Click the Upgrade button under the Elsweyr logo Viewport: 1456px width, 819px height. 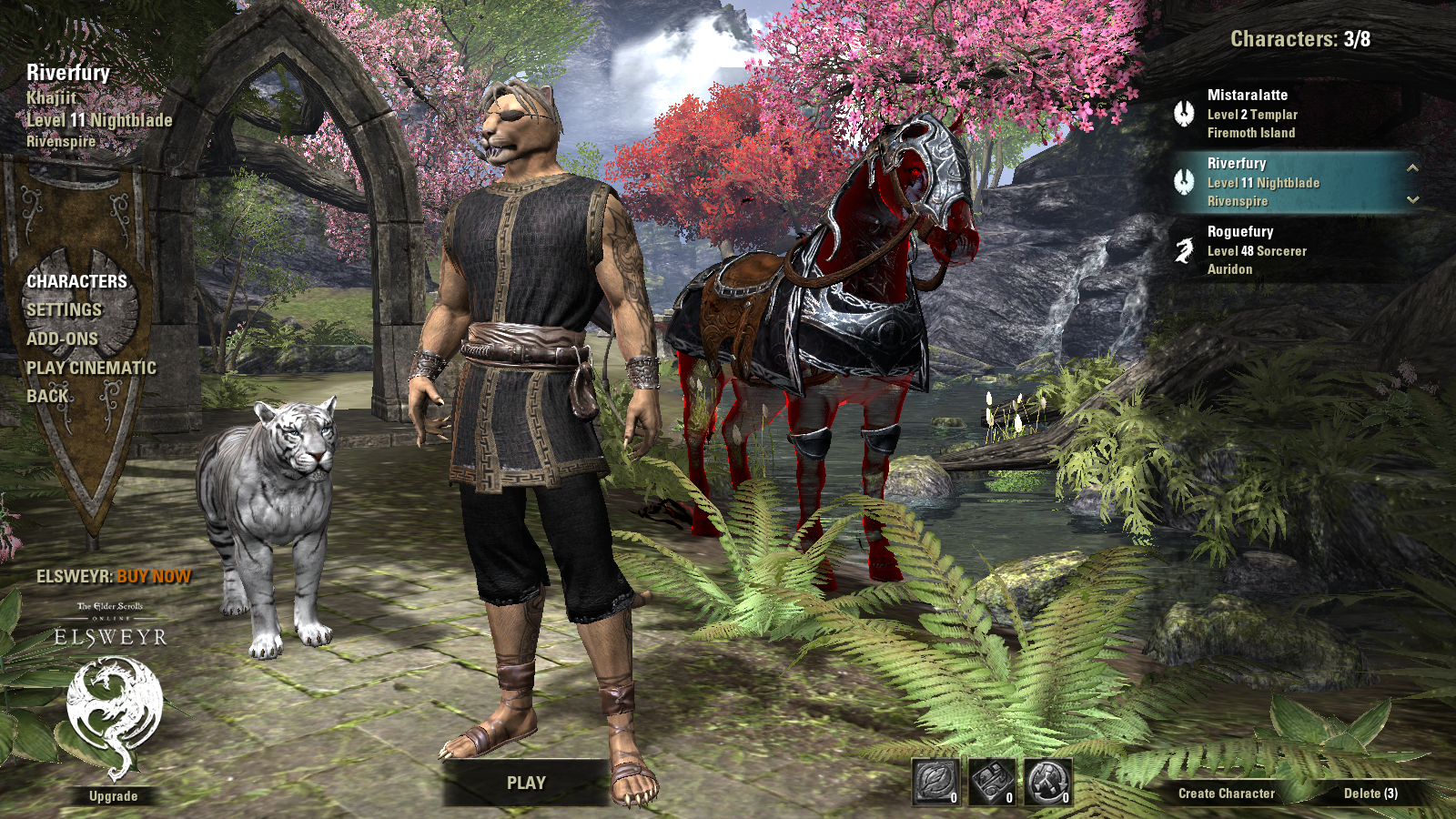[114, 796]
